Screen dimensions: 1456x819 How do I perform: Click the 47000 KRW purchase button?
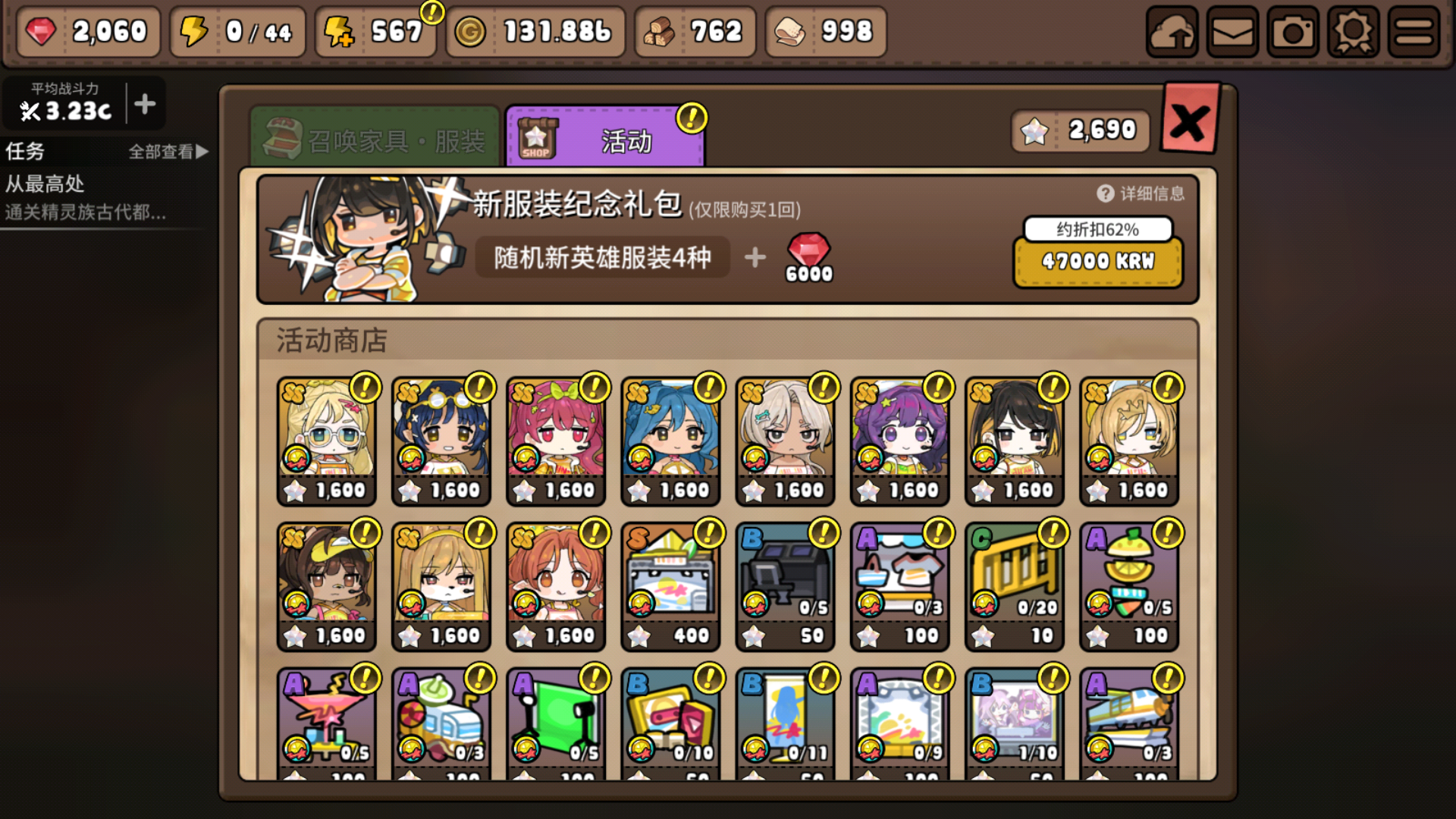point(1097,262)
